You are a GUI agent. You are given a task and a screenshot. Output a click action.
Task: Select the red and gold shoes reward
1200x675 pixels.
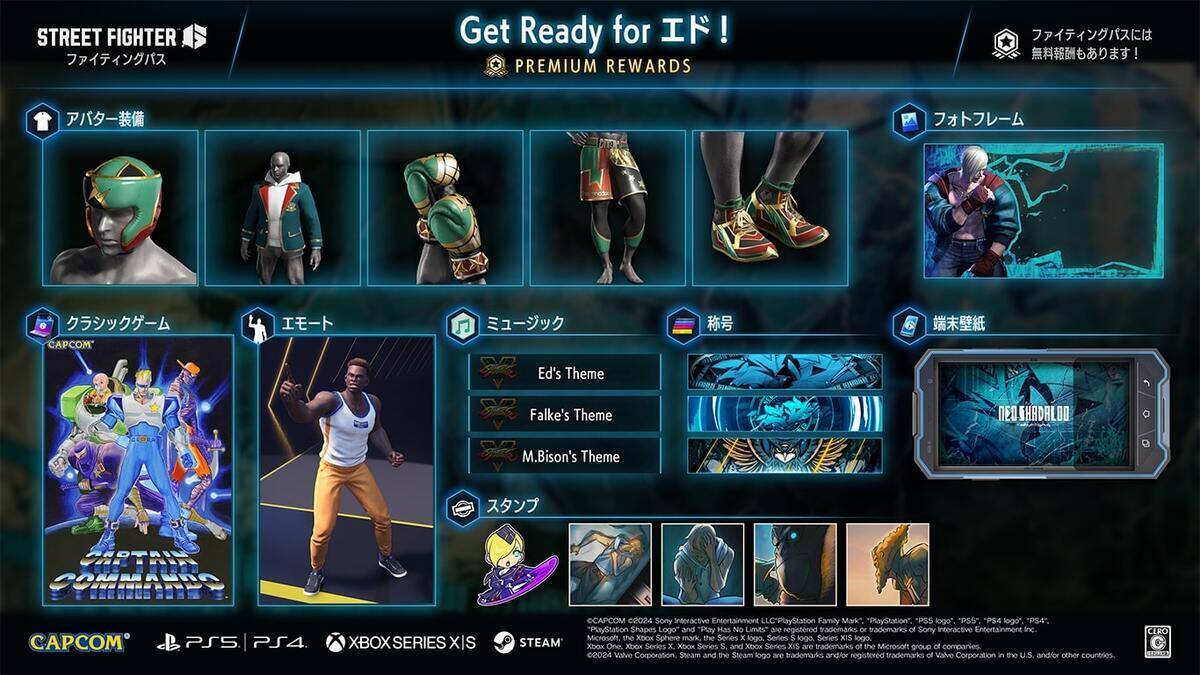(x=770, y=208)
